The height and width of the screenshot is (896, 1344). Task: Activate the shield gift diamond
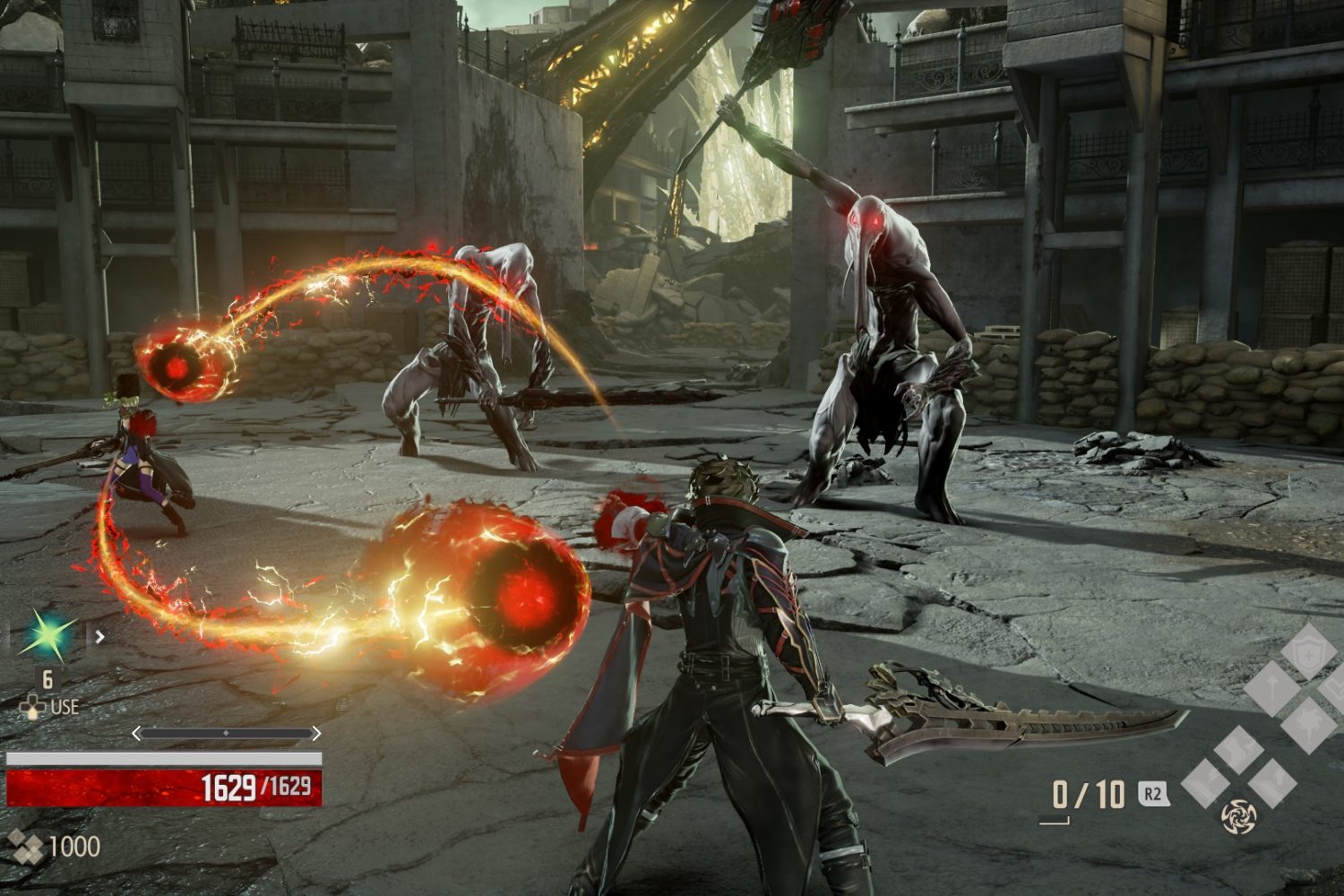coord(1309,651)
